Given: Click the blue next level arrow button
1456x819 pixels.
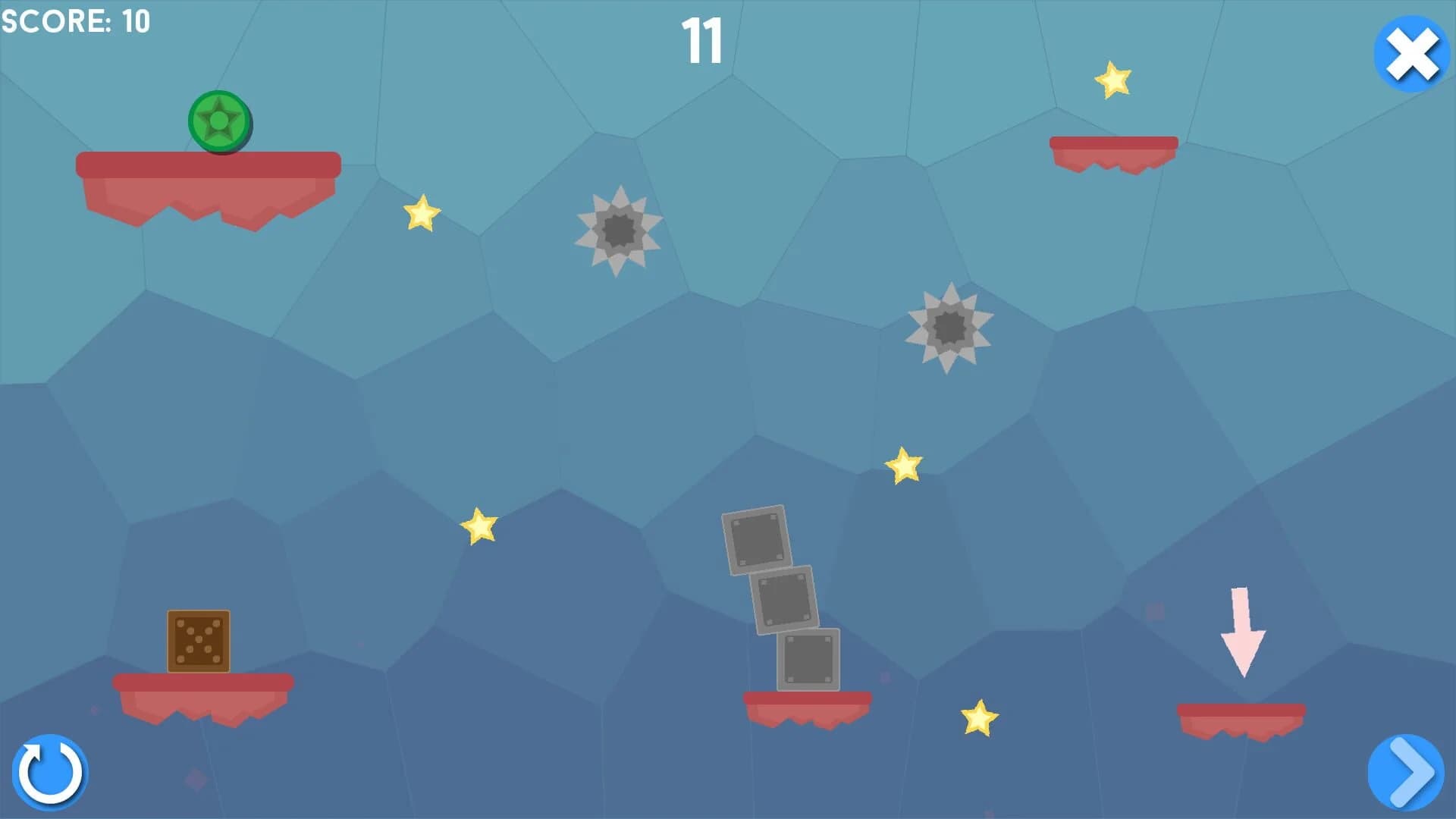Looking at the screenshot, I should pyautogui.click(x=1407, y=771).
